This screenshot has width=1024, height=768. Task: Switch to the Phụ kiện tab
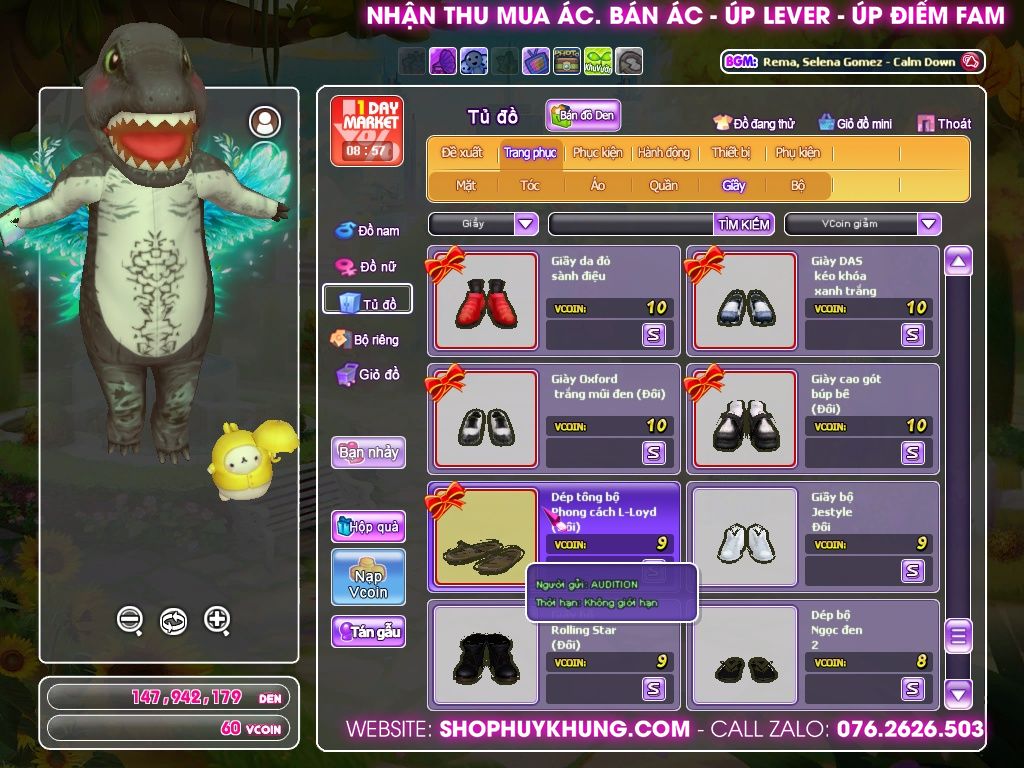pyautogui.click(x=797, y=153)
